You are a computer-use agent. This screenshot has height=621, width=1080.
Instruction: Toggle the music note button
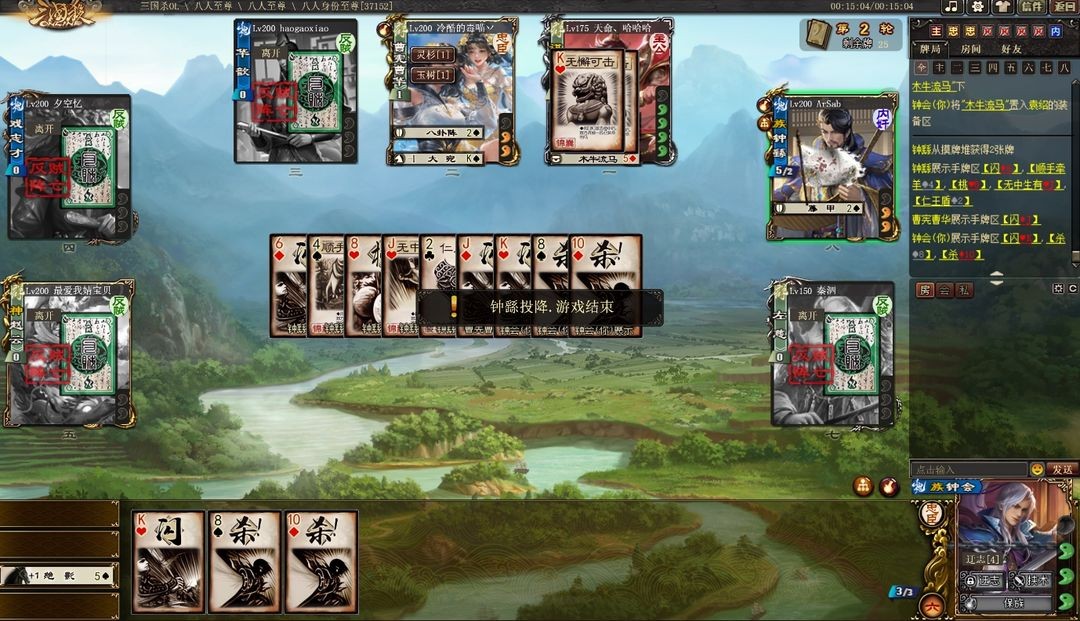click(x=951, y=7)
